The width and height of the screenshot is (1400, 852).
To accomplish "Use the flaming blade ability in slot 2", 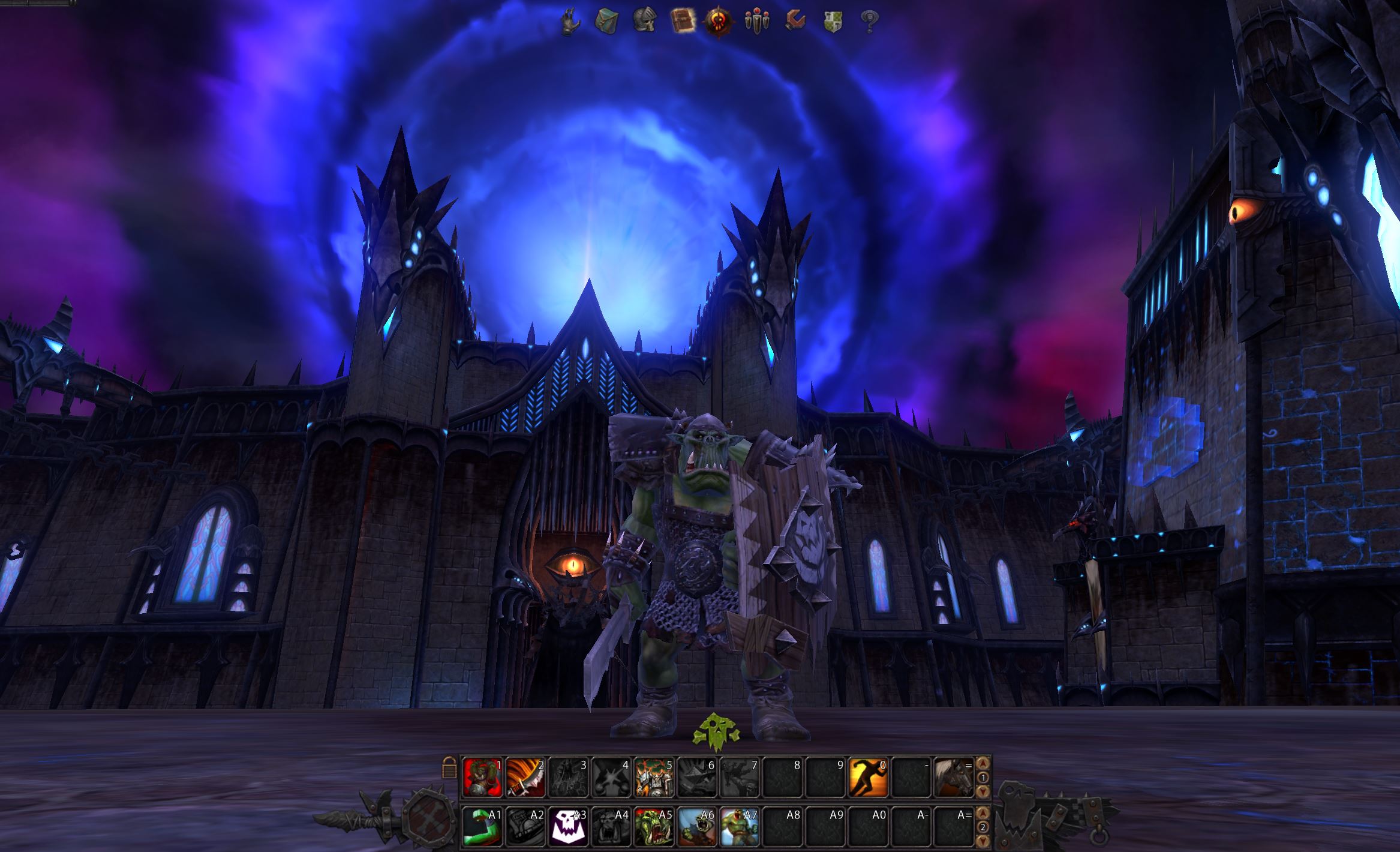I will (x=525, y=777).
